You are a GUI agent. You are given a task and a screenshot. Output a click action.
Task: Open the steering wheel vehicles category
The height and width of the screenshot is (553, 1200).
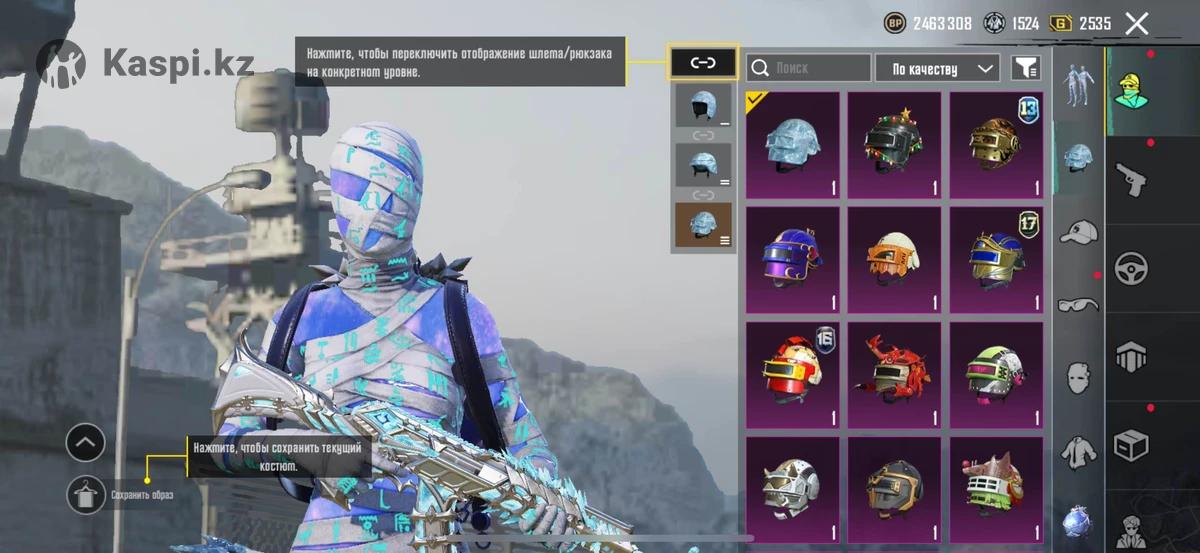(x=1132, y=267)
